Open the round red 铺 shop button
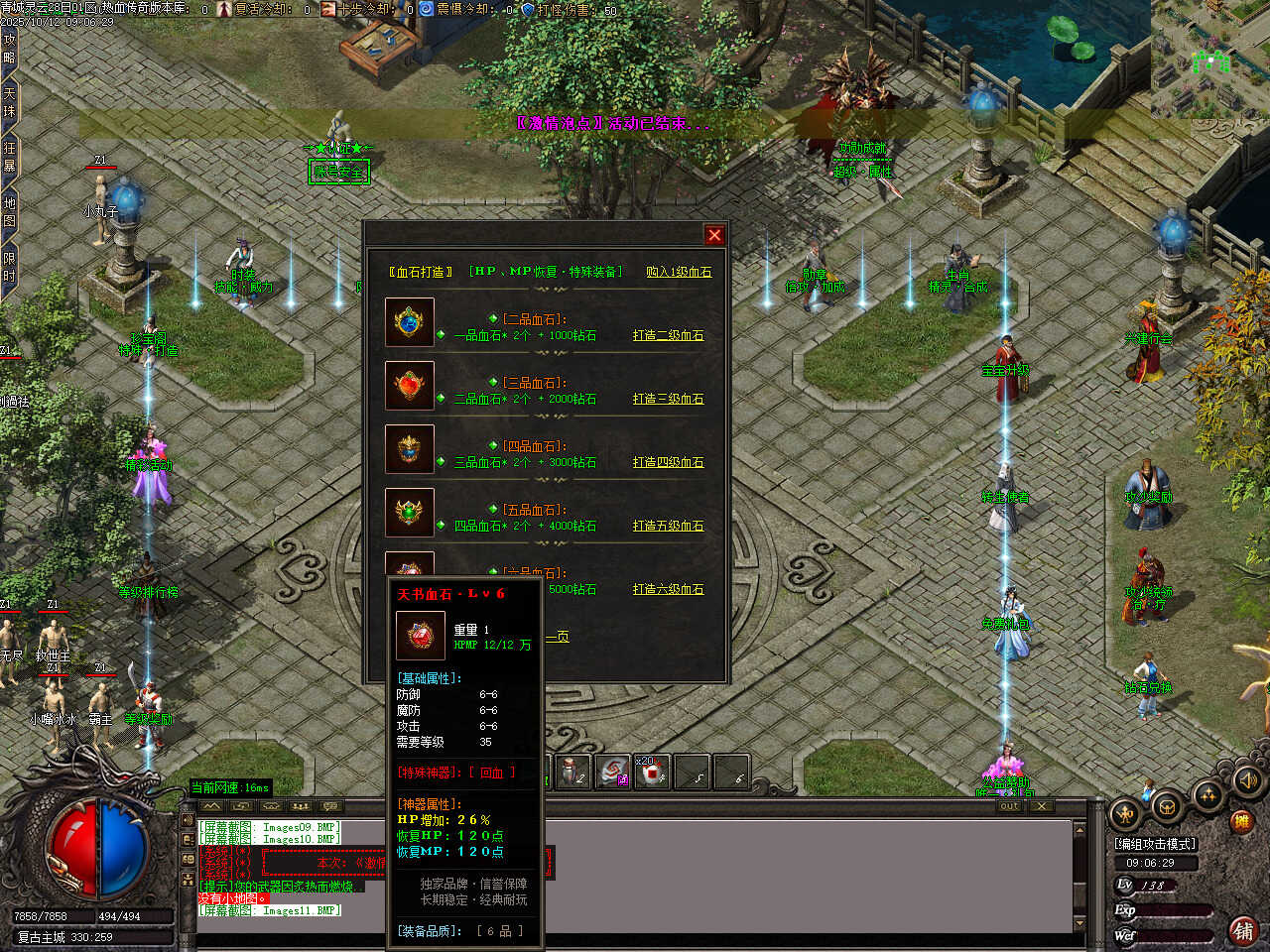The width and height of the screenshot is (1270, 952). tap(1242, 930)
